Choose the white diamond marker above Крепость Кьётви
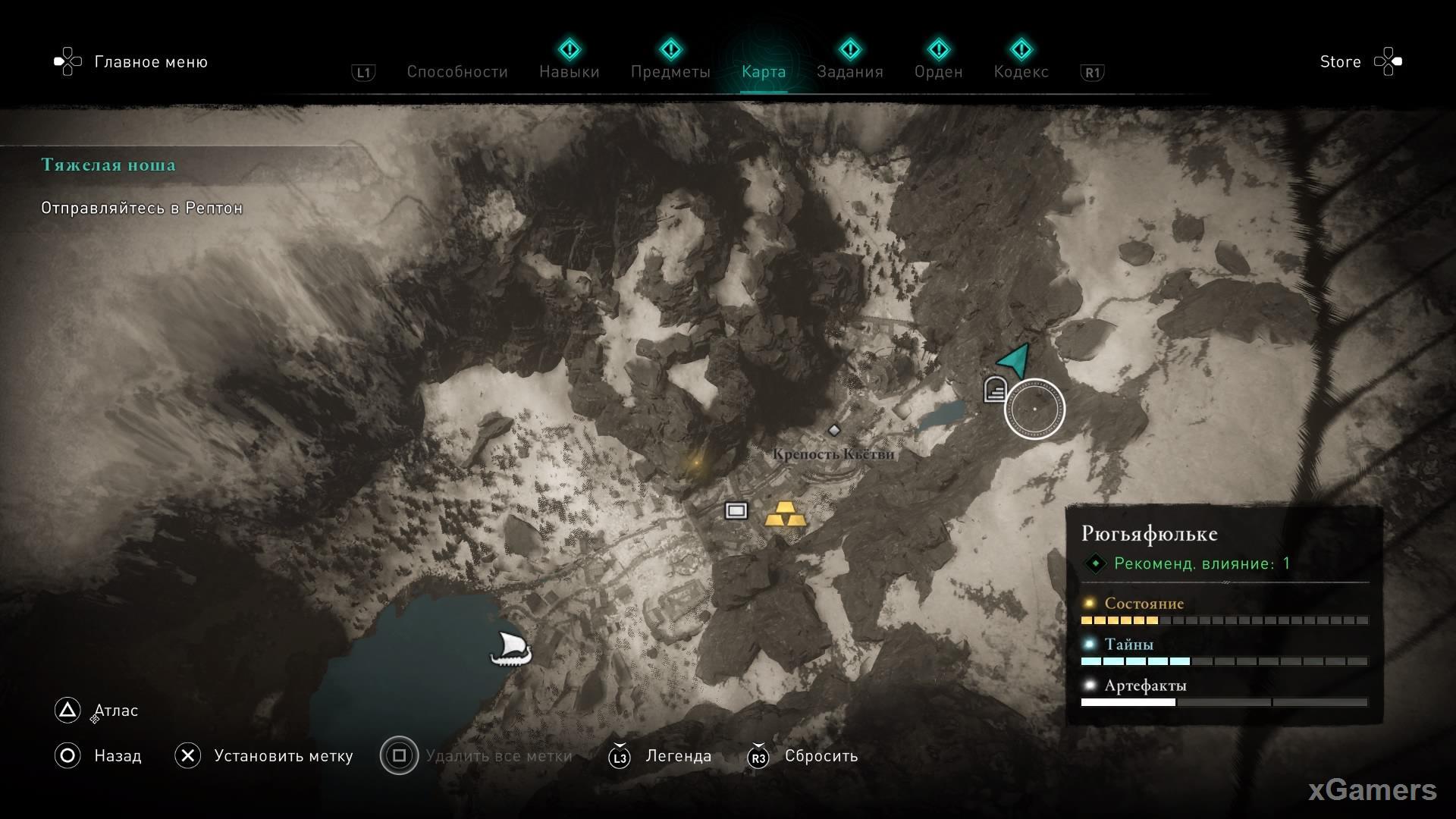The height and width of the screenshot is (819, 1456). point(834,431)
